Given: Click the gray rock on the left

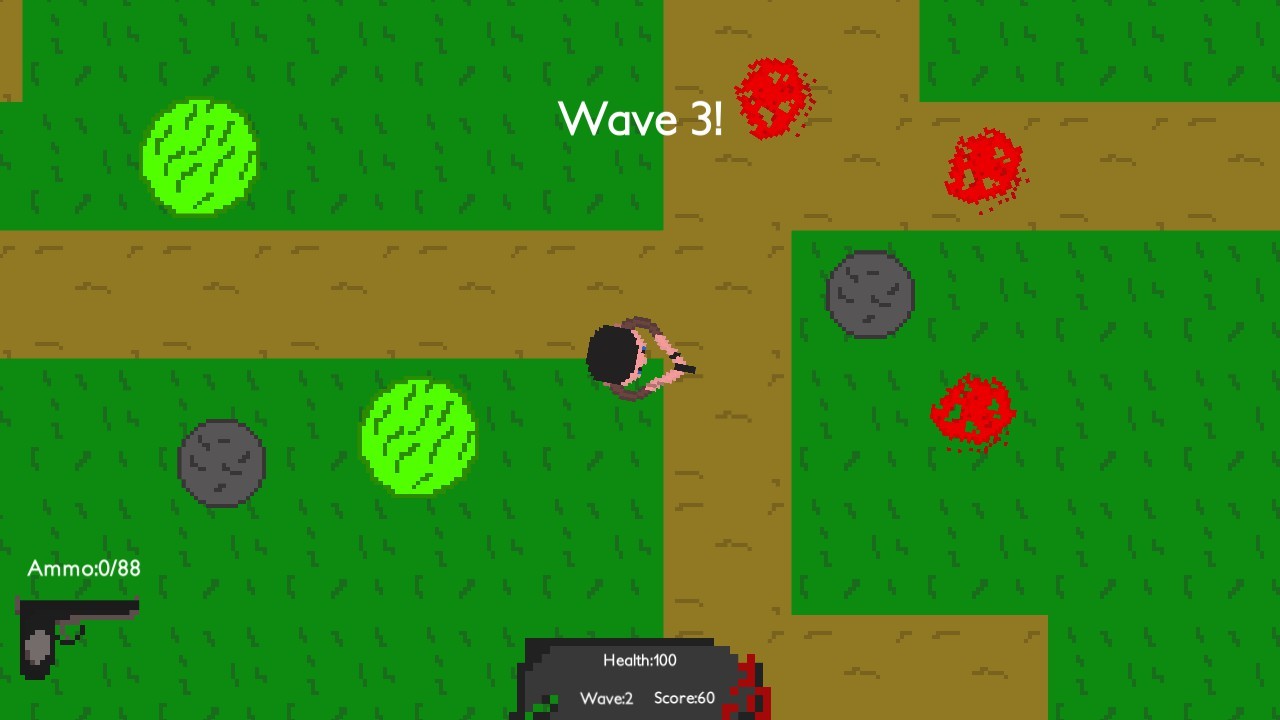Looking at the screenshot, I should coord(220,462).
